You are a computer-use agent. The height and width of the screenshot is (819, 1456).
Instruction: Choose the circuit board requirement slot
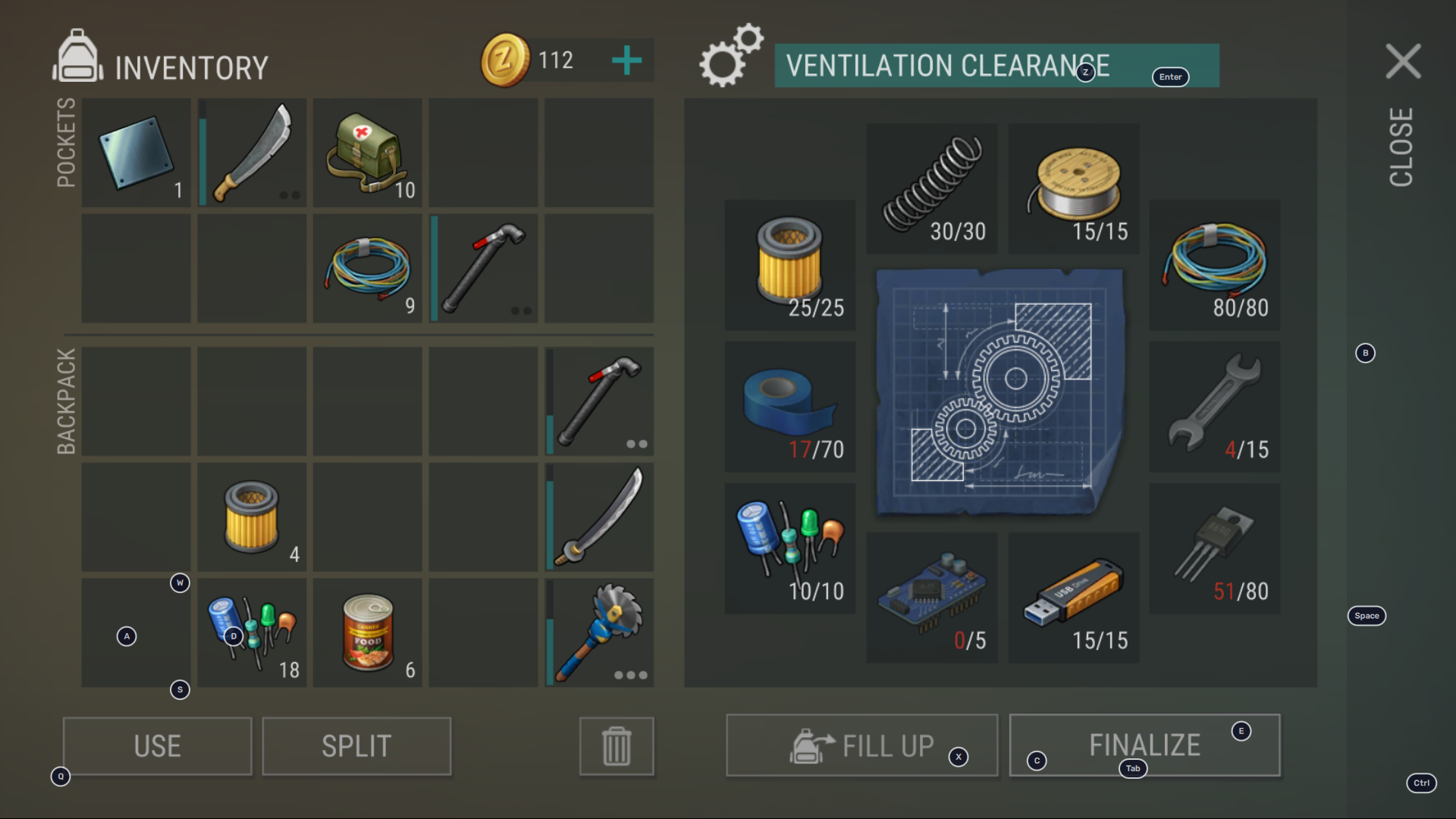coord(931,598)
